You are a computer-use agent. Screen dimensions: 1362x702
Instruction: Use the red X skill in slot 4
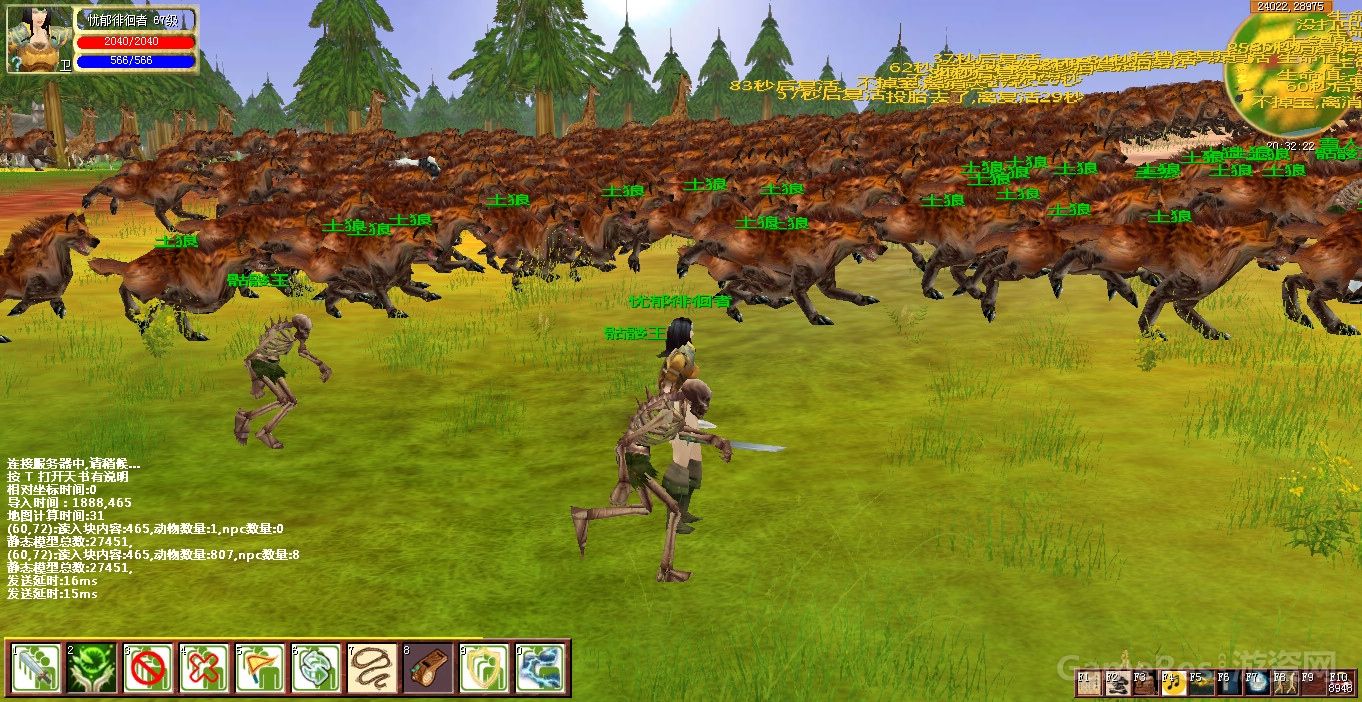[204, 667]
